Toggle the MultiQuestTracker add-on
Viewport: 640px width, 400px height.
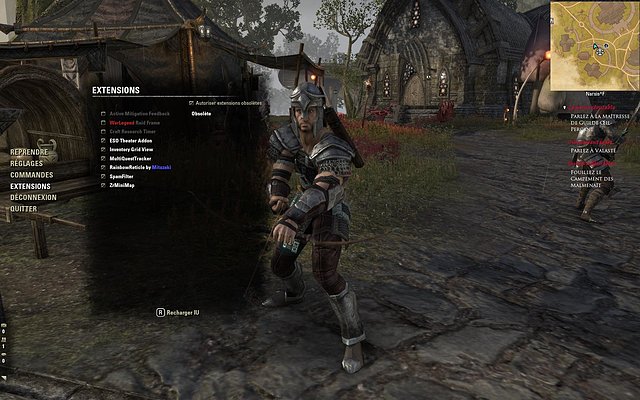[x=102, y=158]
